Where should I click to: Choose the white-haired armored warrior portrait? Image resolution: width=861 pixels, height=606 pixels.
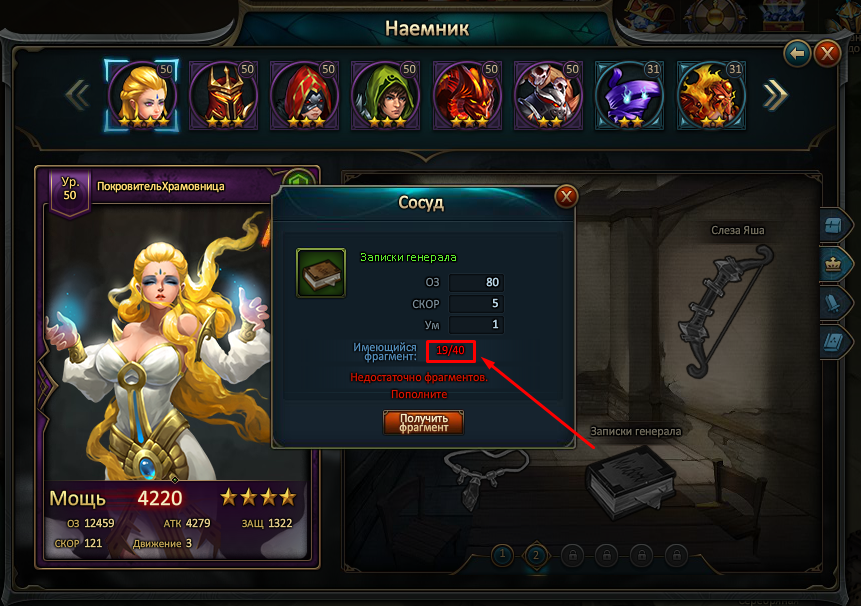(549, 93)
